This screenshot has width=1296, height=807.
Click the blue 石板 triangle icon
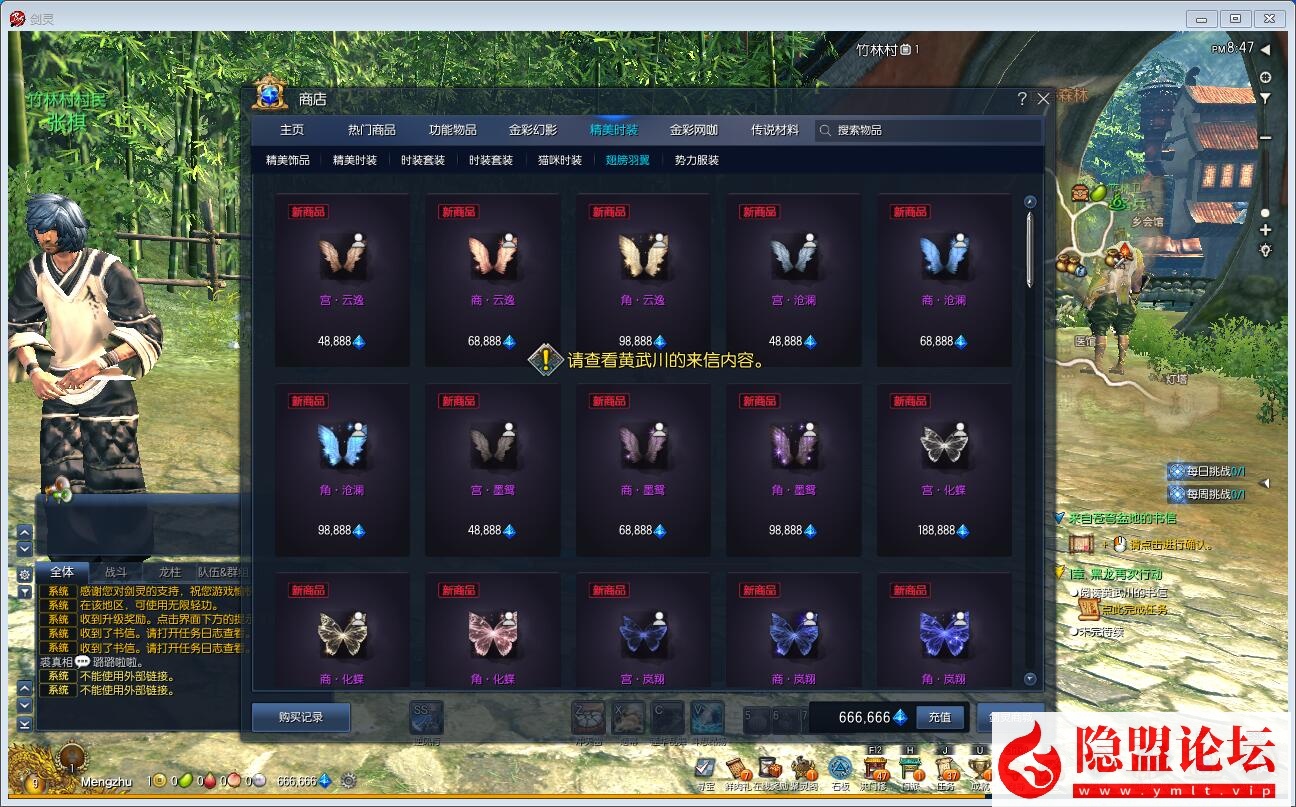pyautogui.click(x=839, y=768)
